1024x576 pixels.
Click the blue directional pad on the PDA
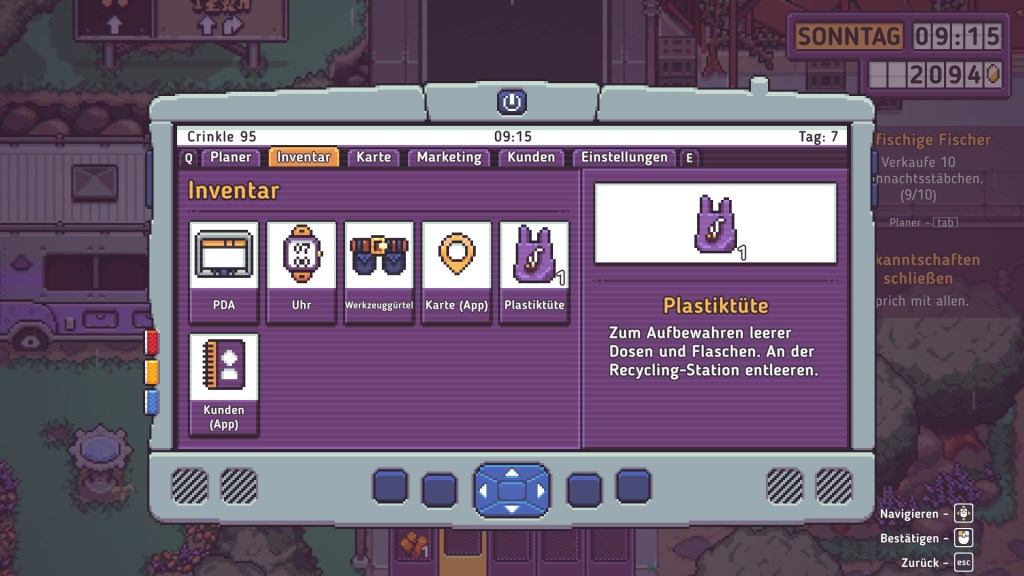(x=512, y=490)
